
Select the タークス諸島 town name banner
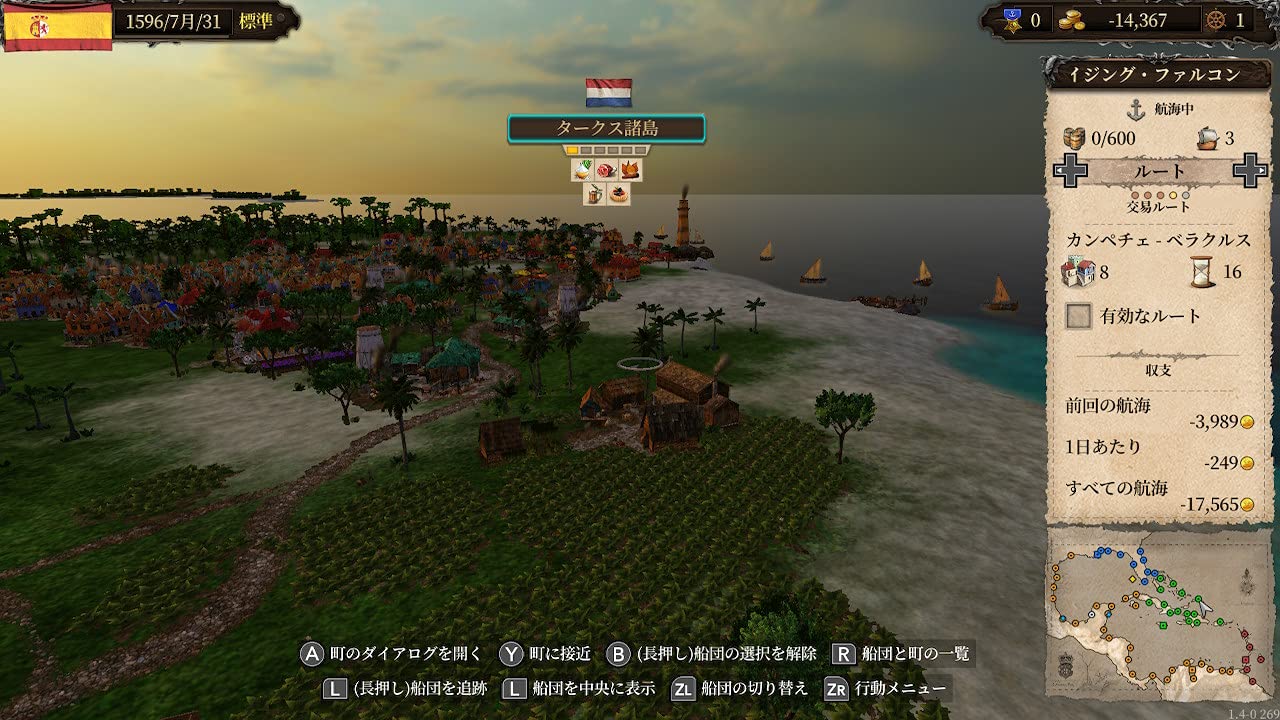point(606,128)
